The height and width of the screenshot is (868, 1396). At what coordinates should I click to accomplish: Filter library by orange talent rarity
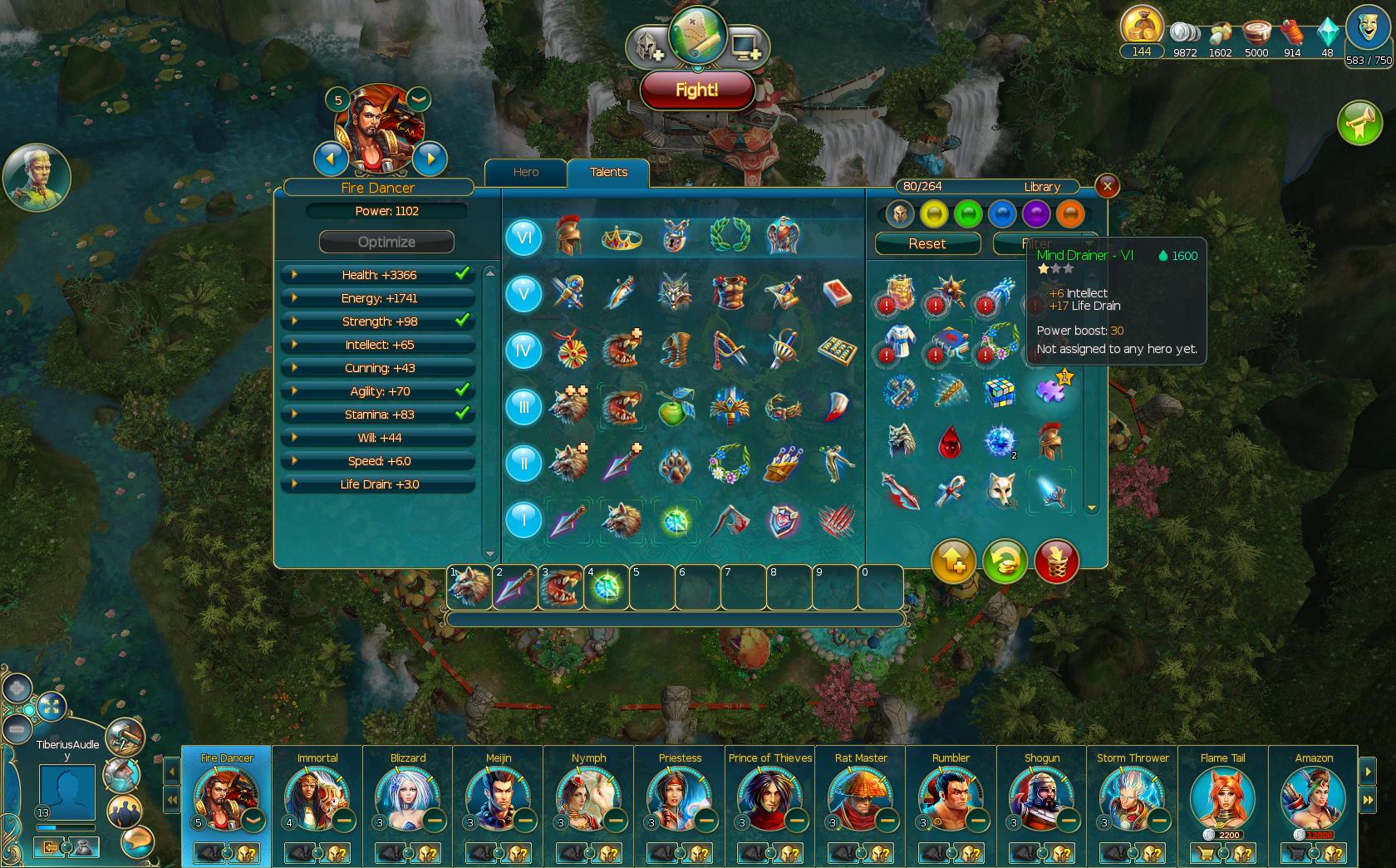coord(1070,214)
